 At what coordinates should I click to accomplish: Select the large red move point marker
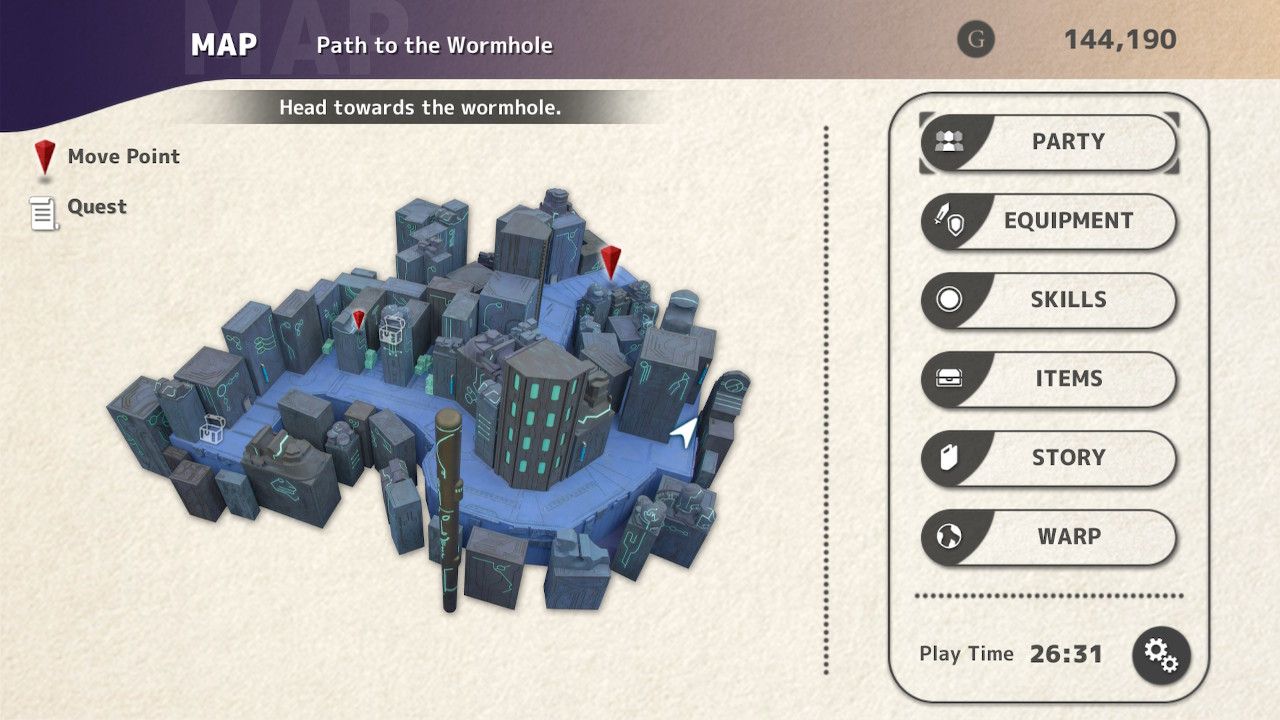tap(611, 261)
